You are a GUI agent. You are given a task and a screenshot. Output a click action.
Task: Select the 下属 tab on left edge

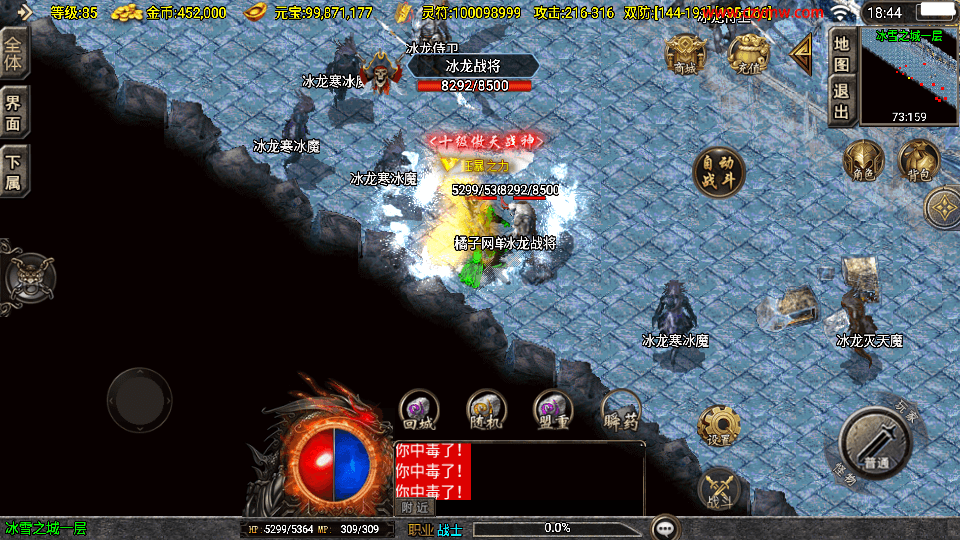[14, 171]
